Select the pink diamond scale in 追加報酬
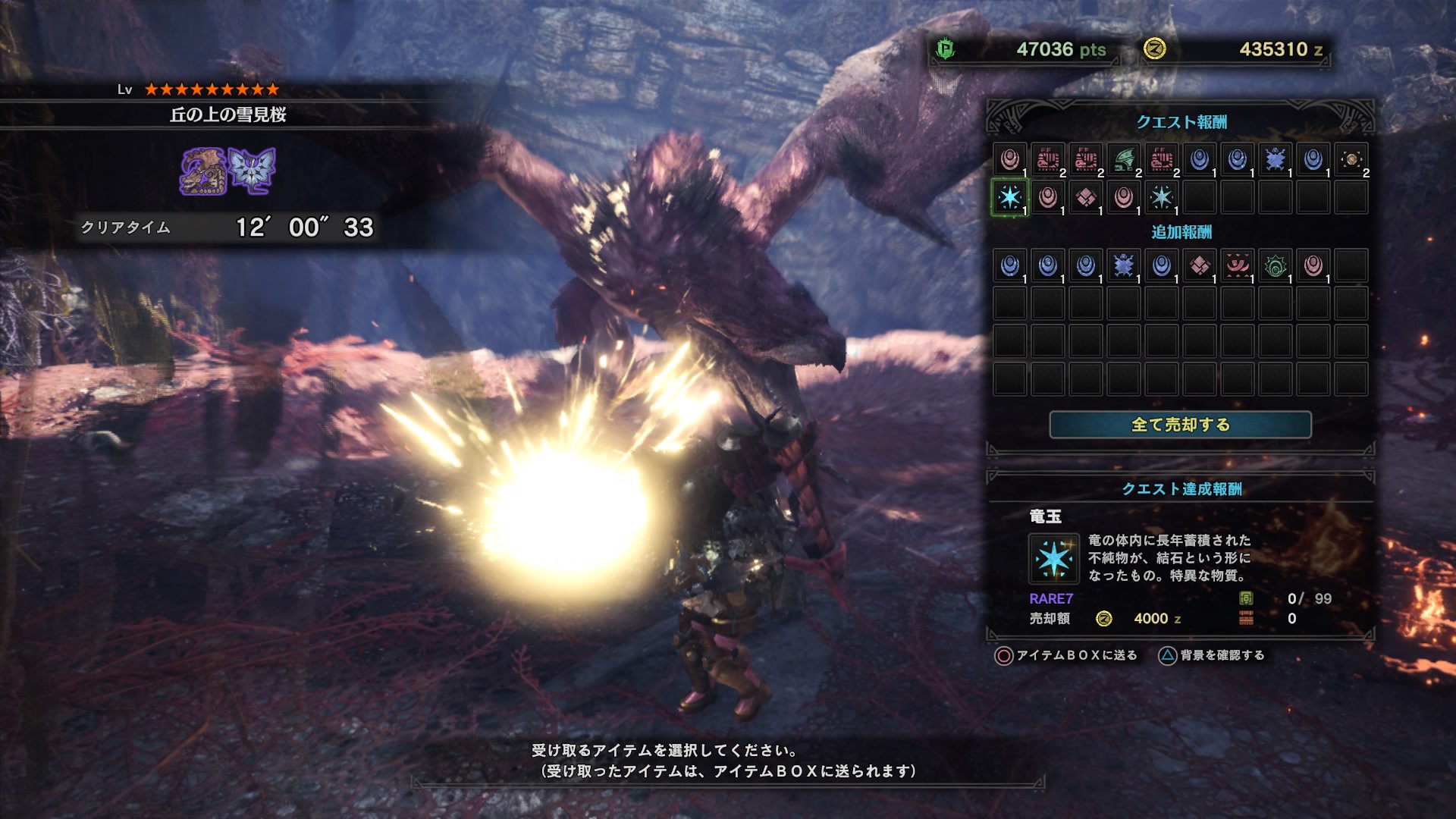Viewport: 1456px width, 819px height. coord(1199,266)
